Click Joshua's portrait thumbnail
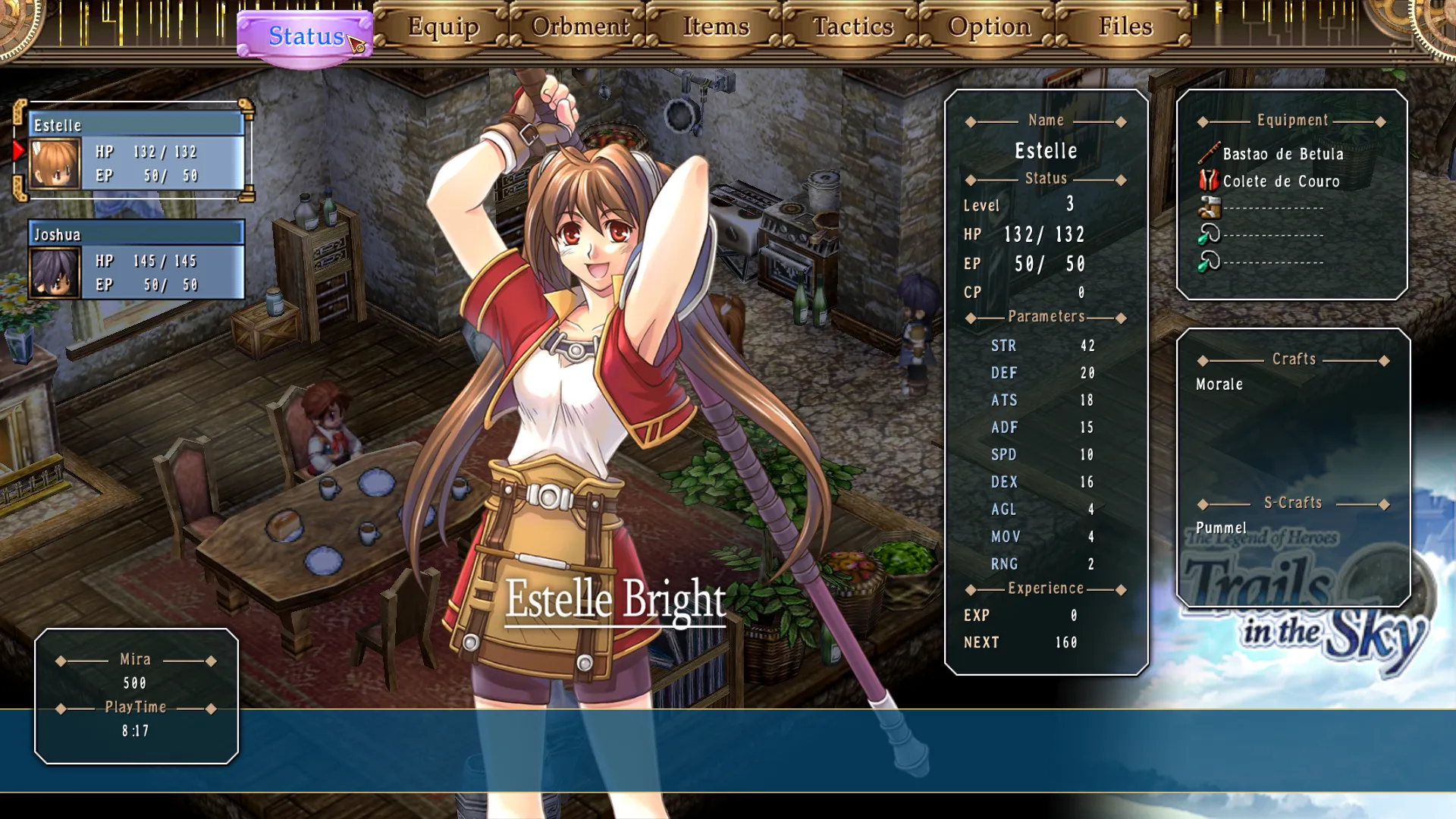This screenshot has width=1456, height=819. coord(55,272)
